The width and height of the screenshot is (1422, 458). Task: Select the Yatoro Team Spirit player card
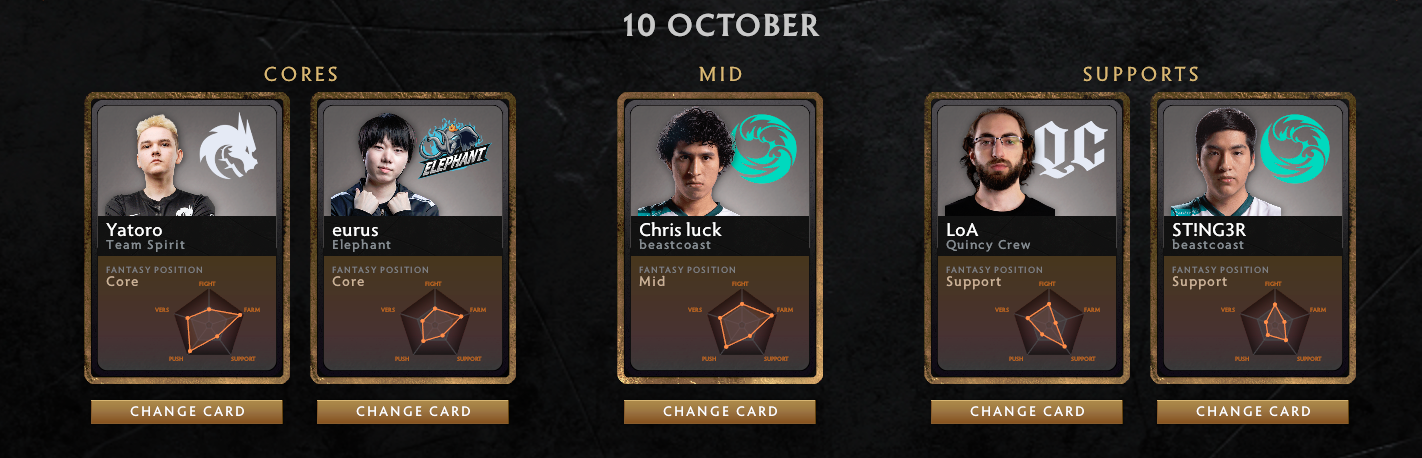coord(187,238)
